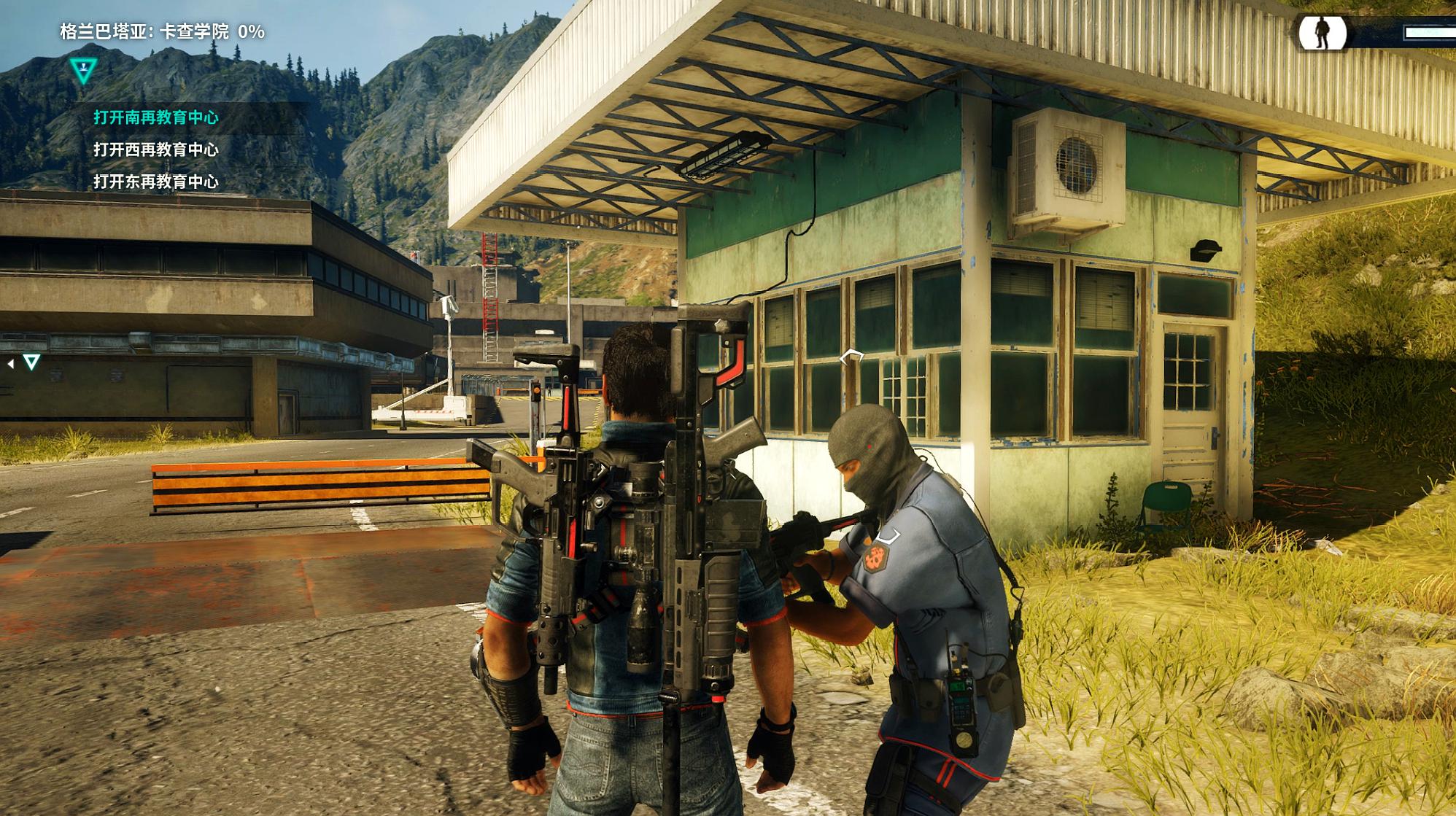The height and width of the screenshot is (816, 1456).
Task: Click the character silhouette icon
Action: [x=1321, y=33]
